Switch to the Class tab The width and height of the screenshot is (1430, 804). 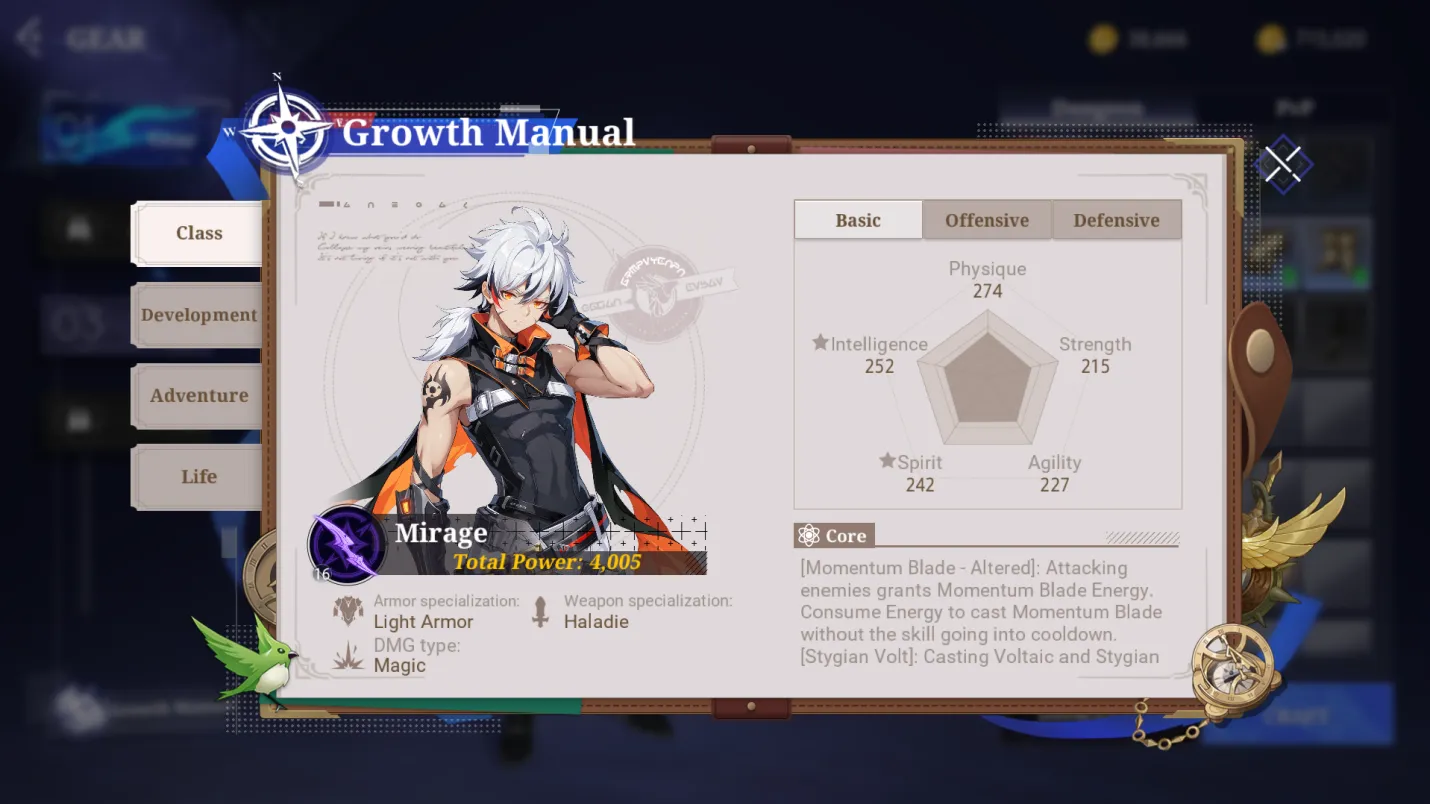point(199,233)
